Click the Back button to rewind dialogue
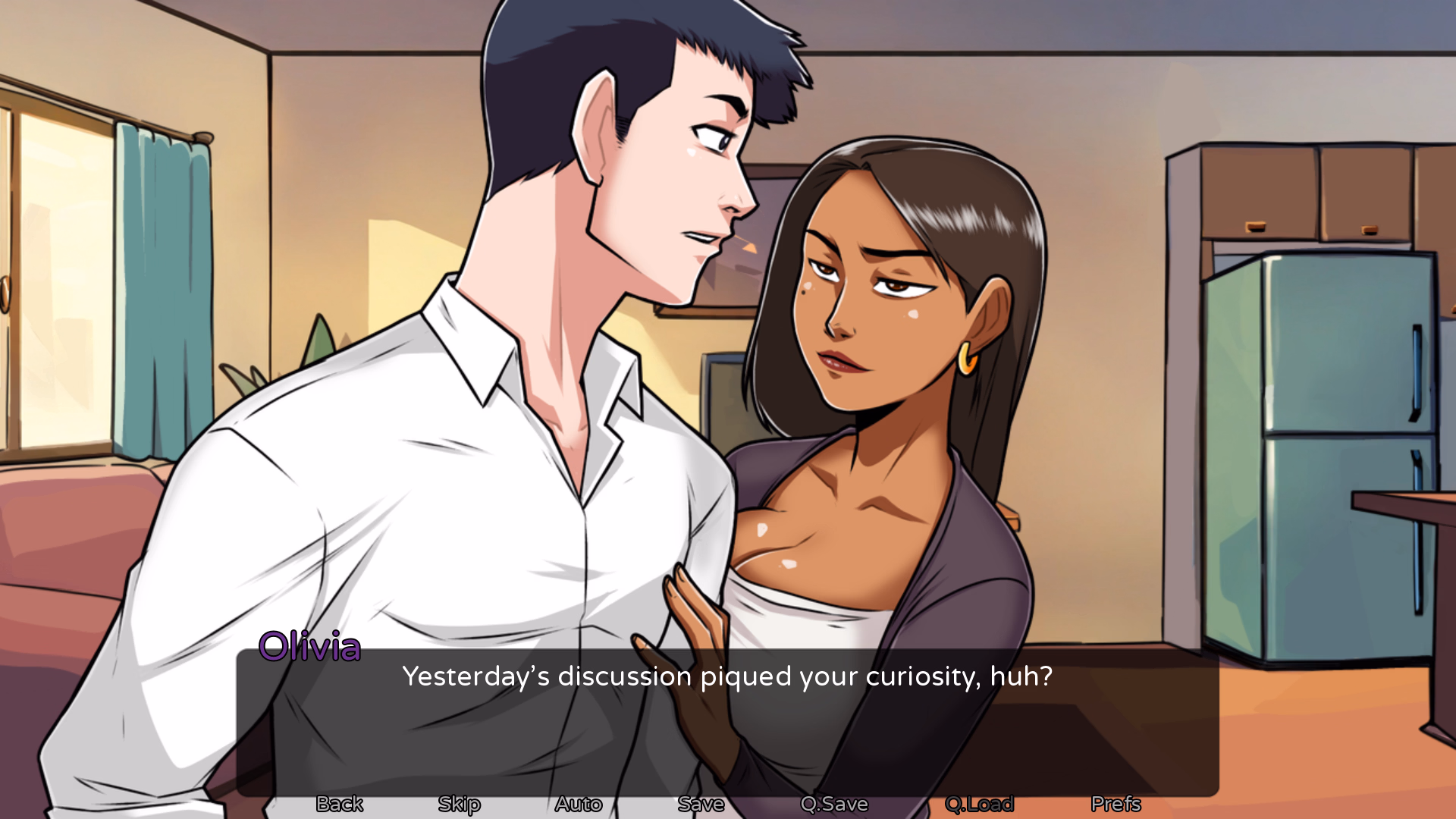Image resolution: width=1456 pixels, height=819 pixels. click(x=338, y=805)
